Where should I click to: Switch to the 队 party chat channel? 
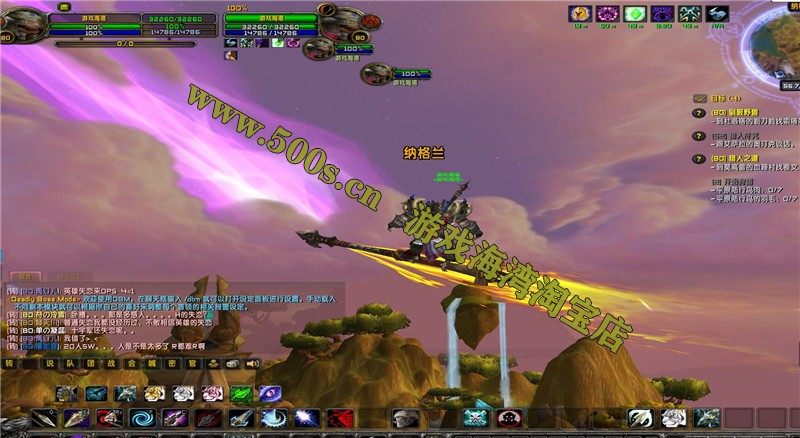(x=74, y=365)
